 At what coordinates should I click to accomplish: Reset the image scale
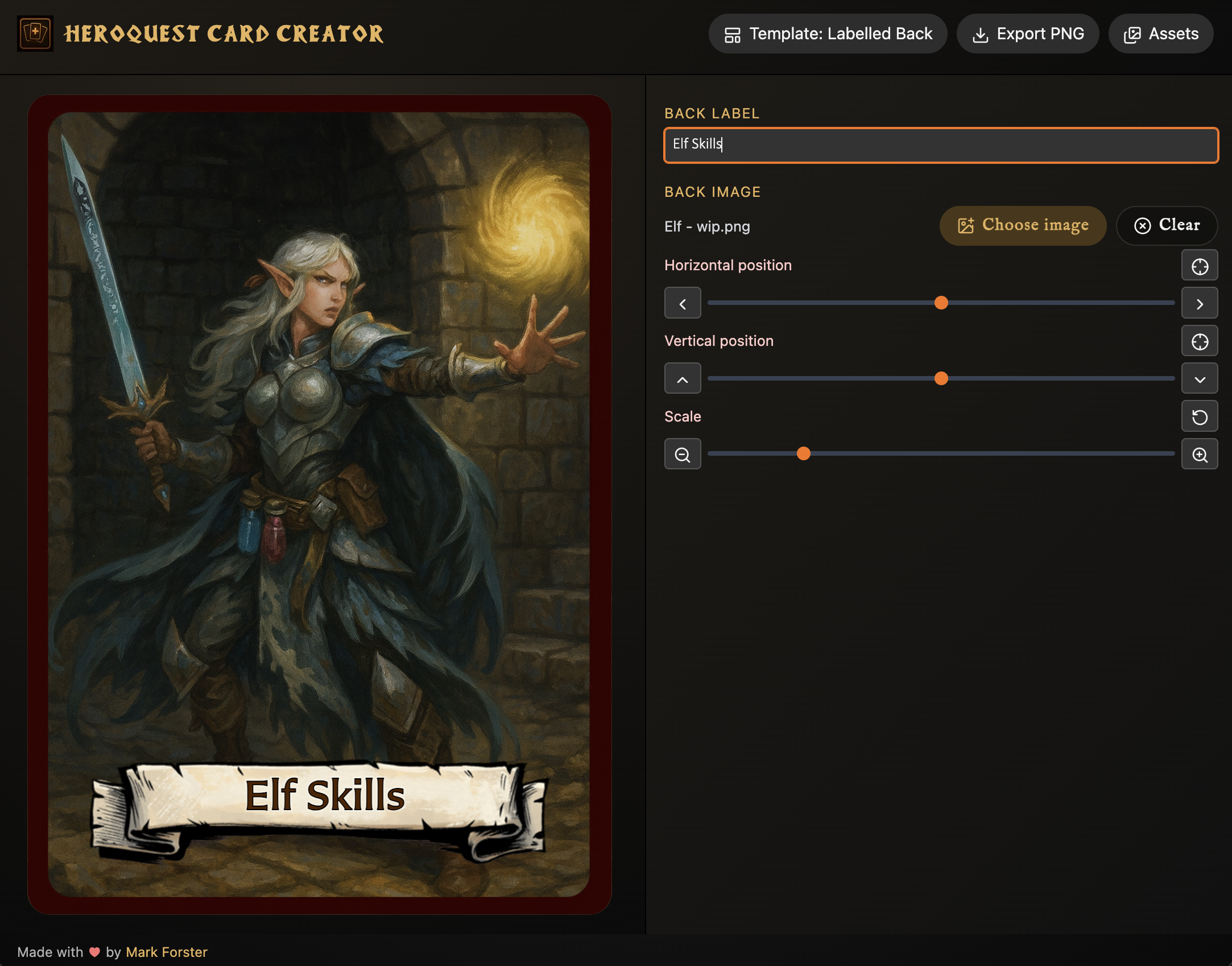pyautogui.click(x=1199, y=417)
